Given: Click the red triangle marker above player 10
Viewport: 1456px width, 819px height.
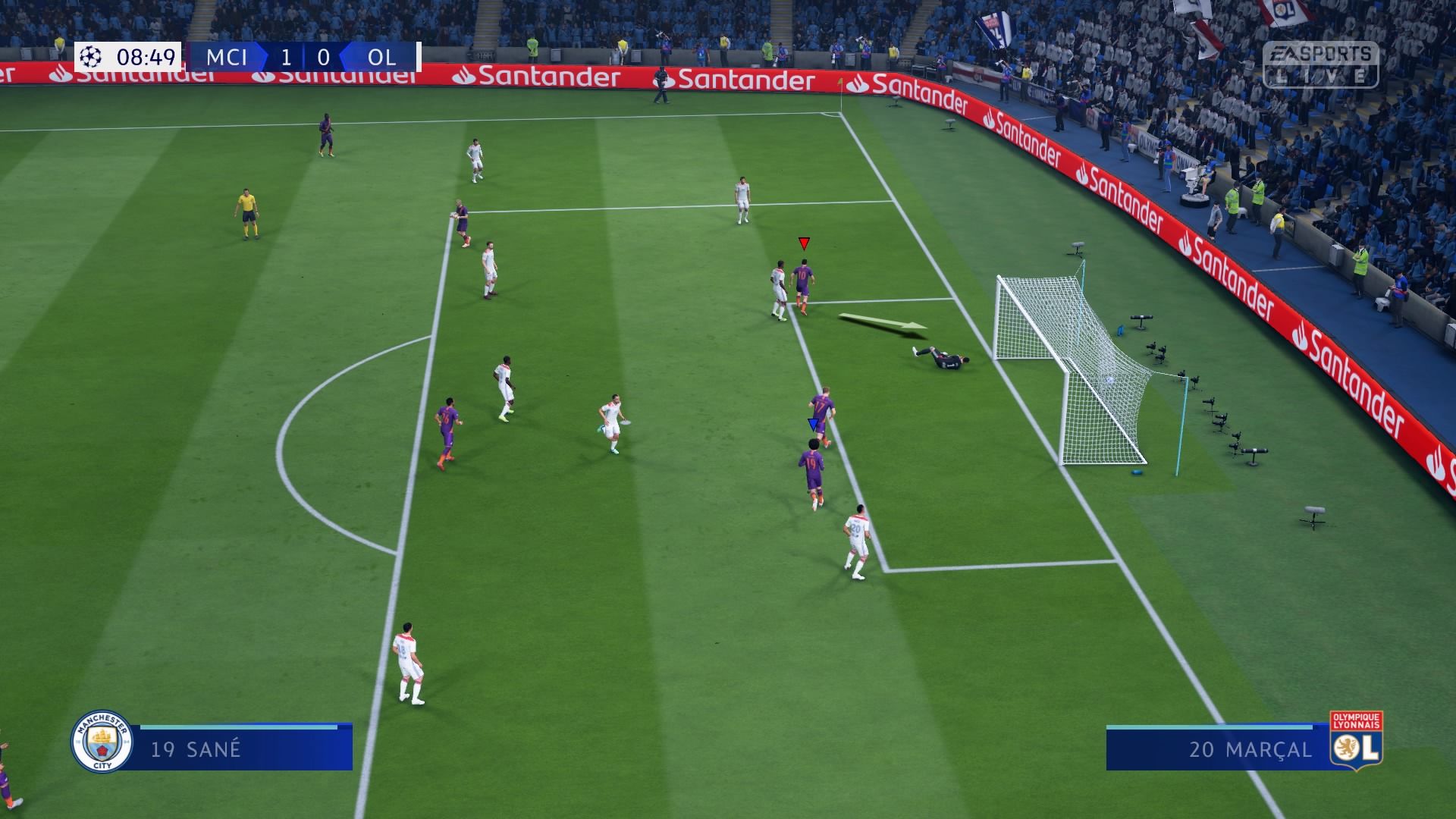Looking at the screenshot, I should [802, 244].
